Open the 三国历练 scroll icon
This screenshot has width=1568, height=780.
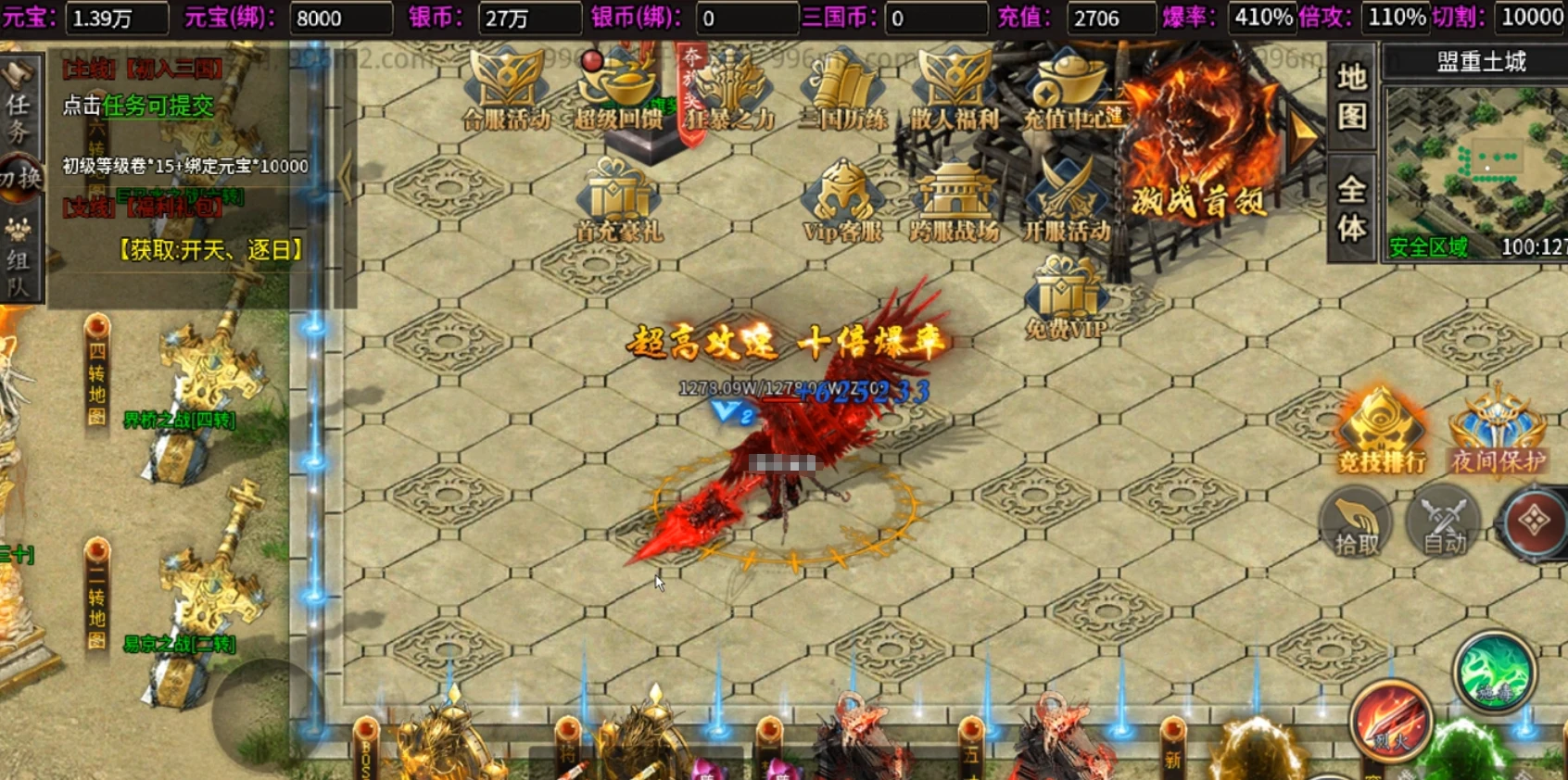(x=842, y=90)
